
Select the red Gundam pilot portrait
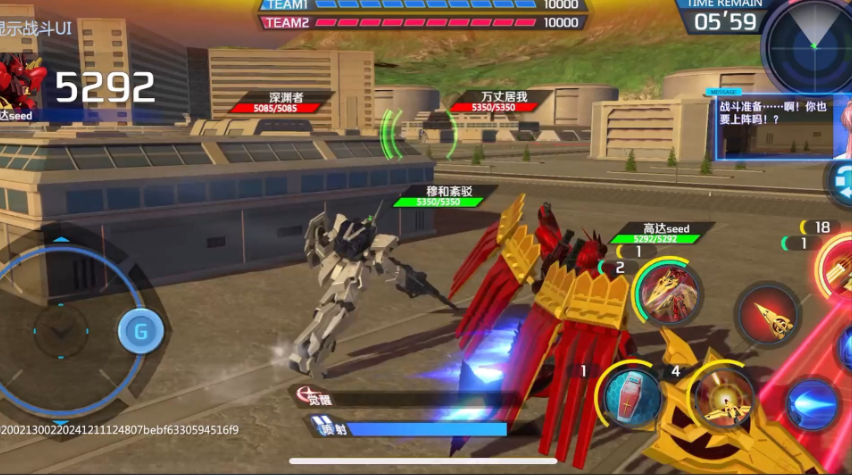click(22, 84)
